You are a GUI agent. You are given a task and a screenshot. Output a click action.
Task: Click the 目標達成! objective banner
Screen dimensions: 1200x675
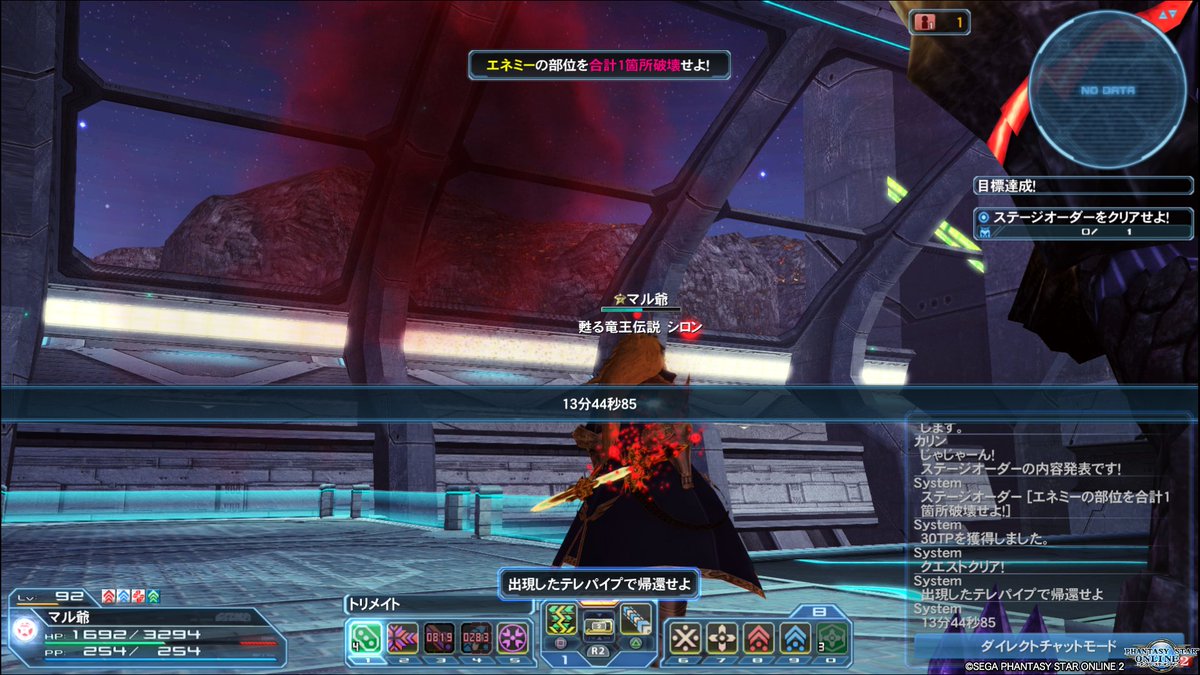coord(1084,184)
